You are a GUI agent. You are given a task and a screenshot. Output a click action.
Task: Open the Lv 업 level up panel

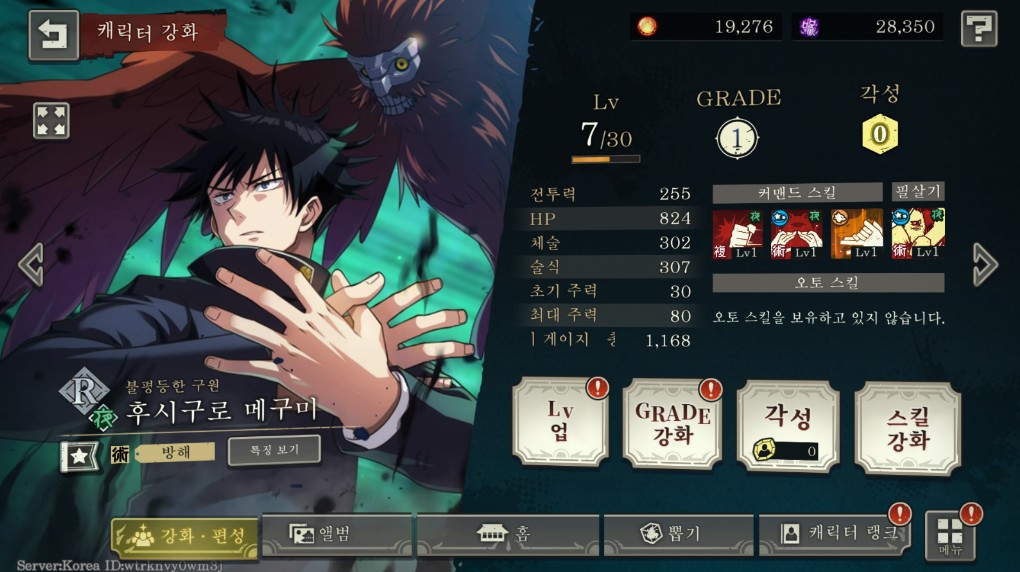(560, 423)
